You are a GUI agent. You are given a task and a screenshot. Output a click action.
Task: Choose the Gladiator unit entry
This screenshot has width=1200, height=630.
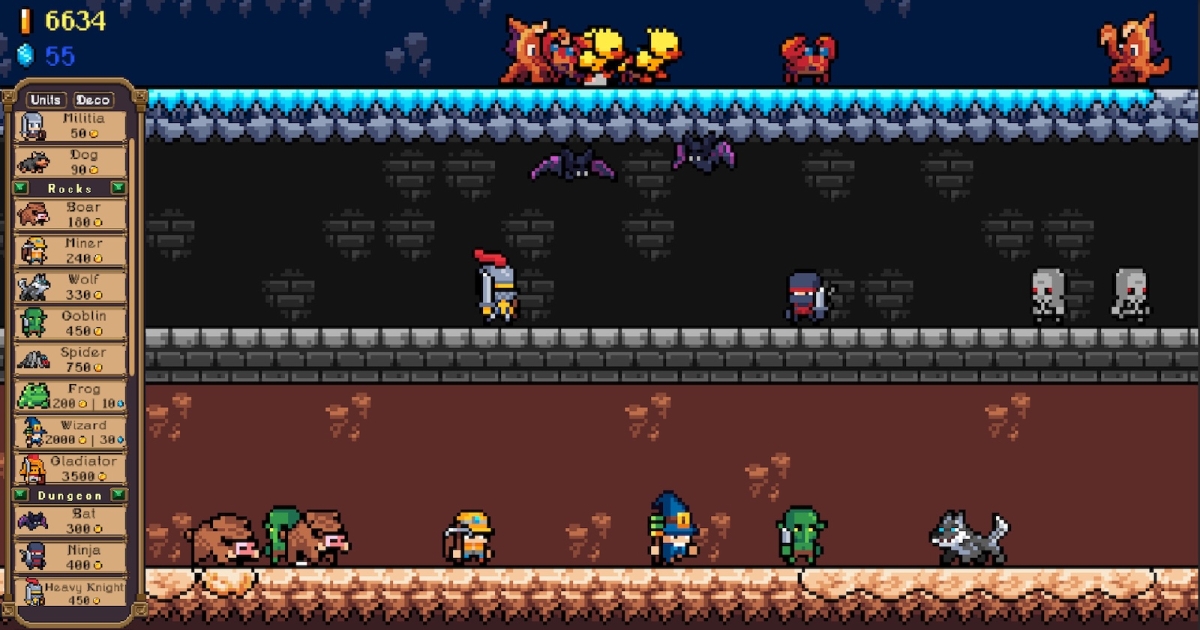[x=70, y=468]
